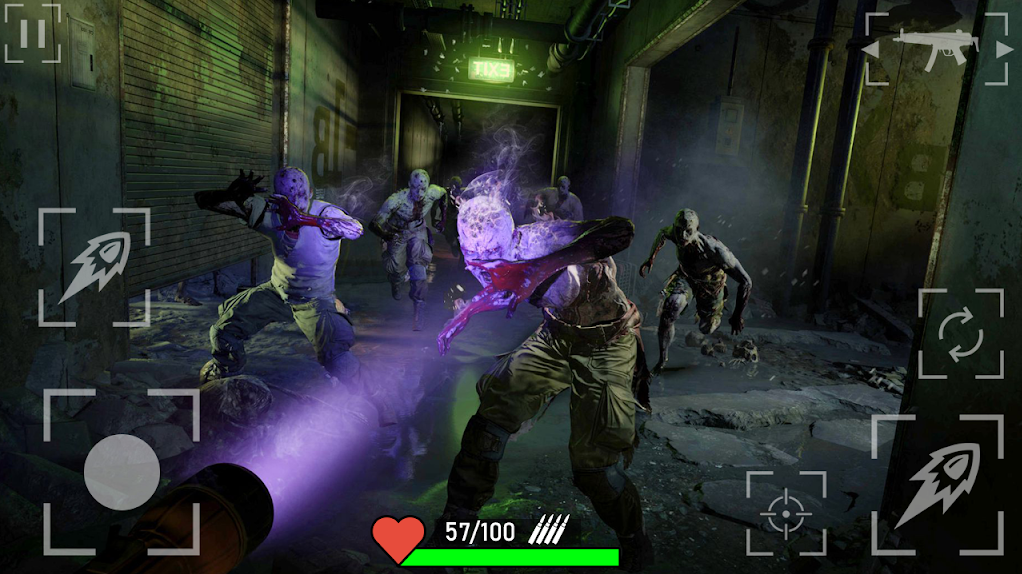Switch to the previous weapon with left arrow
The width and height of the screenshot is (1022, 574).
[x=871, y=49]
